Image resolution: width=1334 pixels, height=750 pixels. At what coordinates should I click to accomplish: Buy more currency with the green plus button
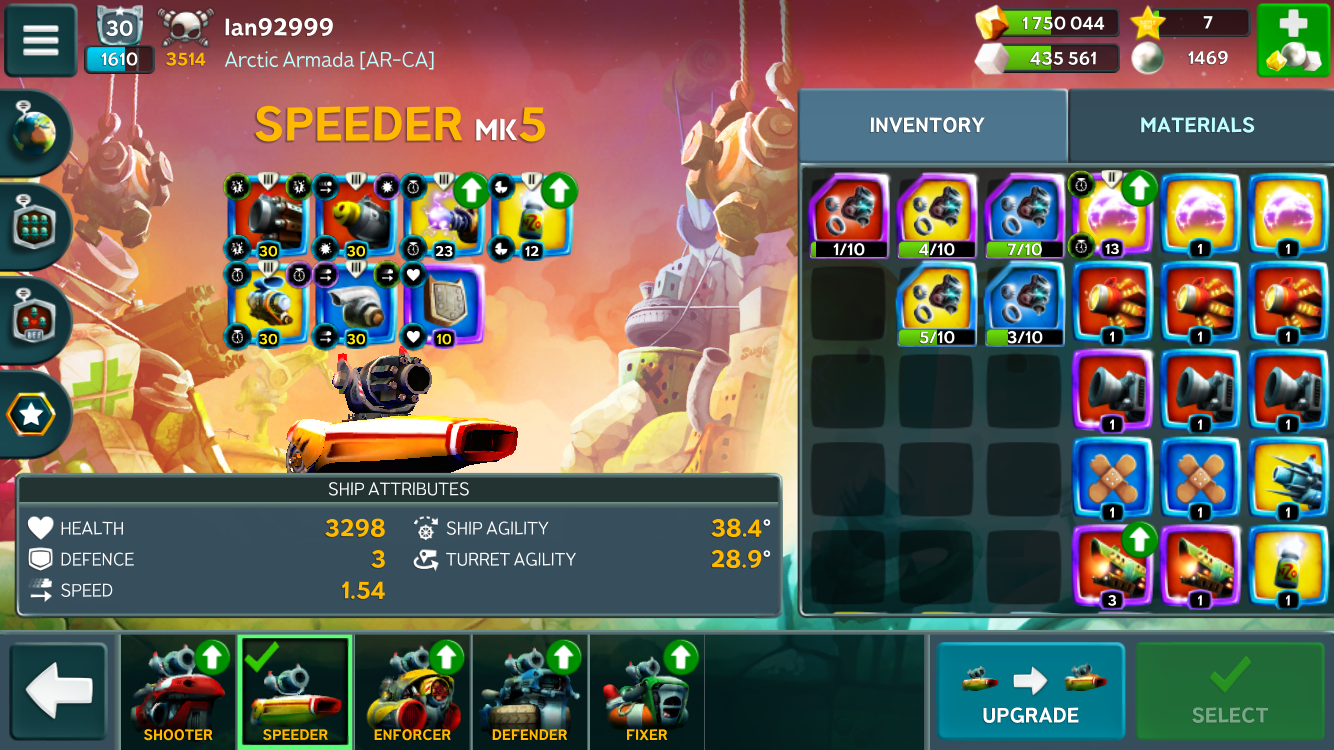1292,41
